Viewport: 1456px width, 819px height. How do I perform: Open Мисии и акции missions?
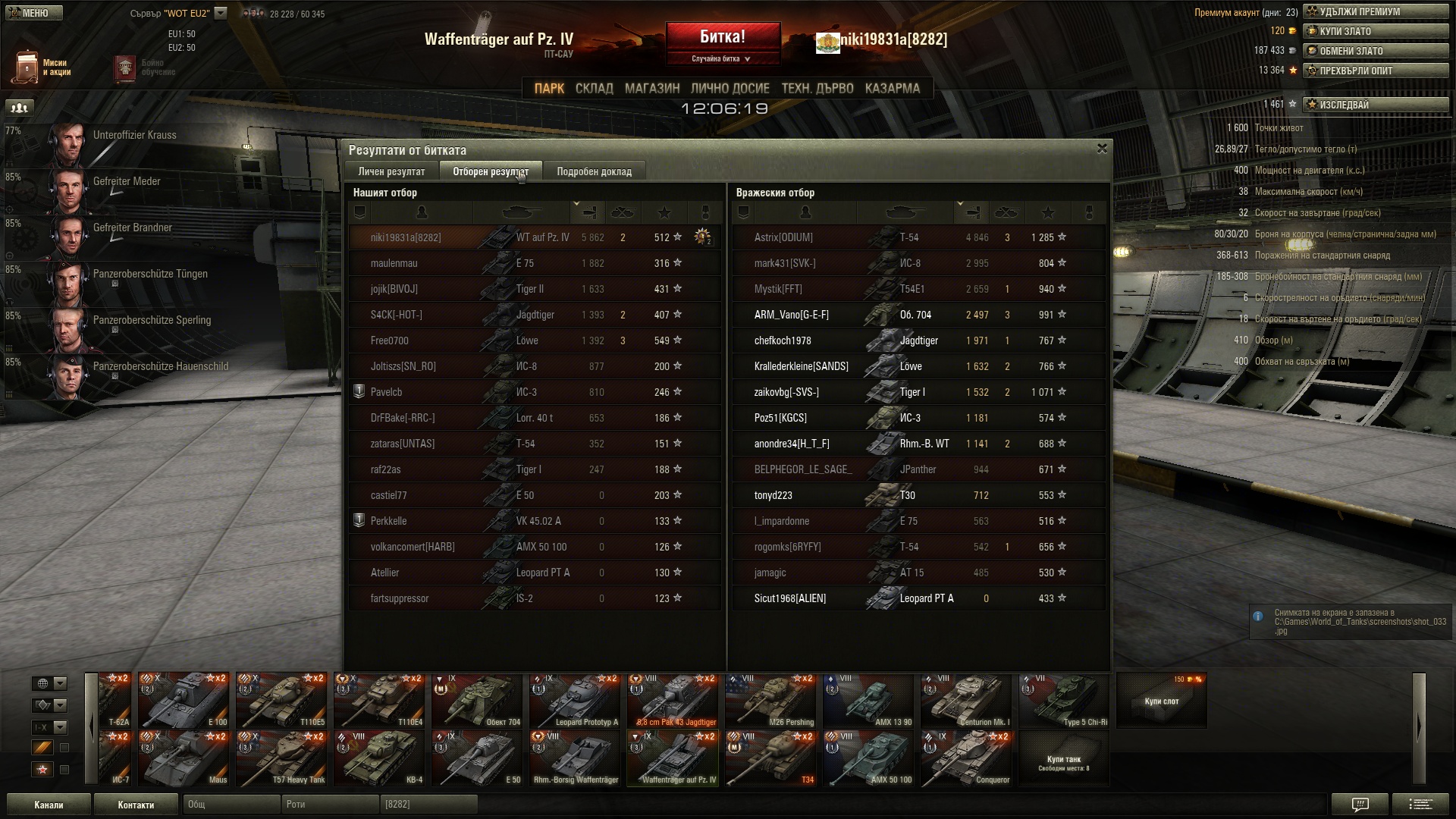[x=42, y=67]
